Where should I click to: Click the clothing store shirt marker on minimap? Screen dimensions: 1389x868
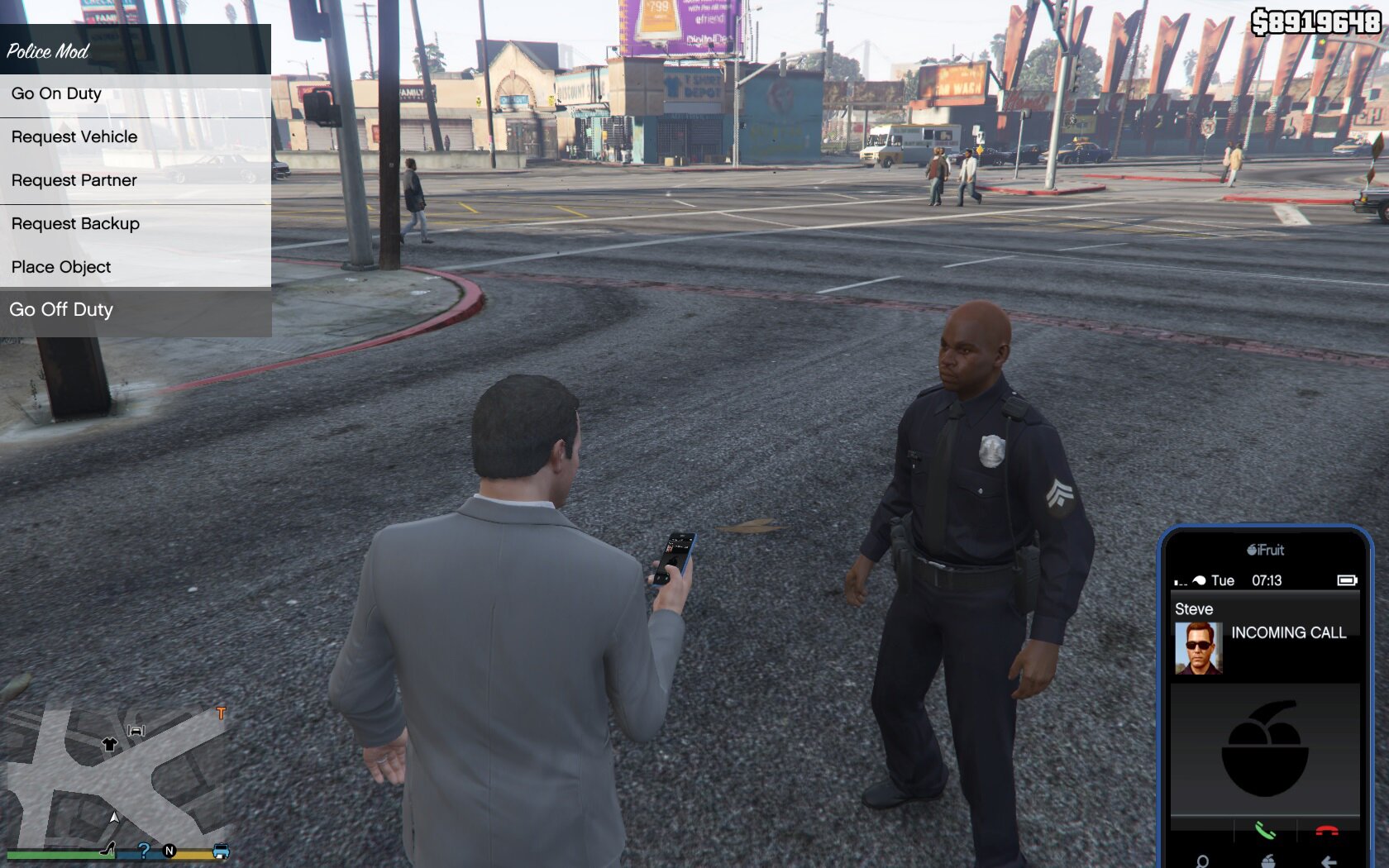(109, 744)
